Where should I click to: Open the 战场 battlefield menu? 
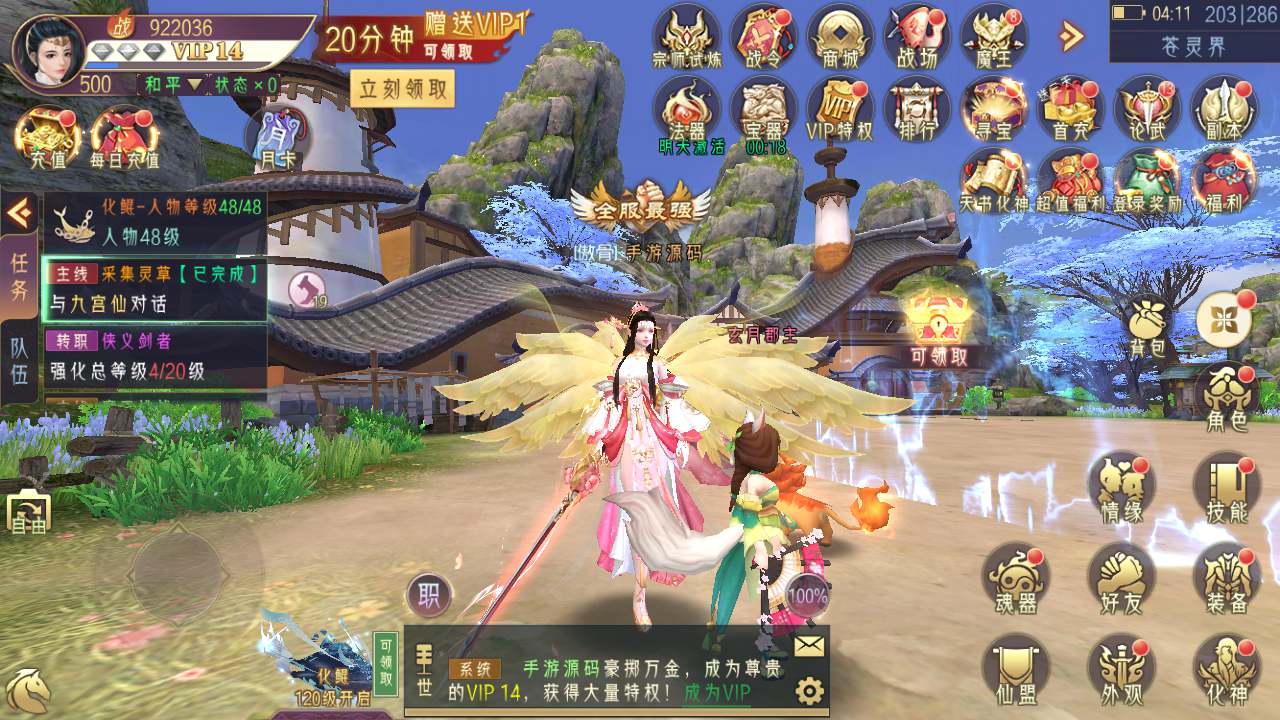916,37
